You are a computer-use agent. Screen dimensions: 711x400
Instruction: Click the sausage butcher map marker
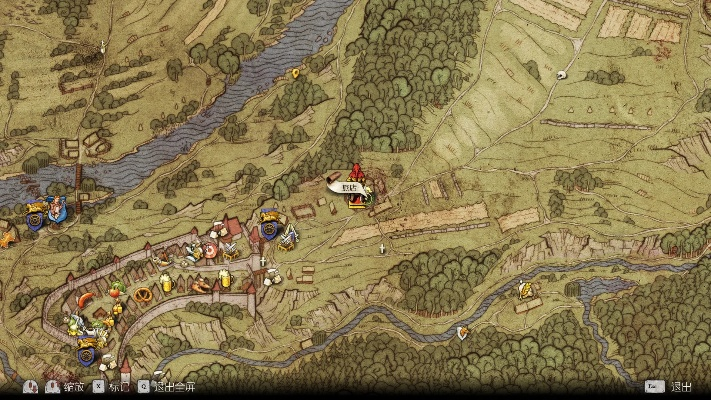click(87, 298)
